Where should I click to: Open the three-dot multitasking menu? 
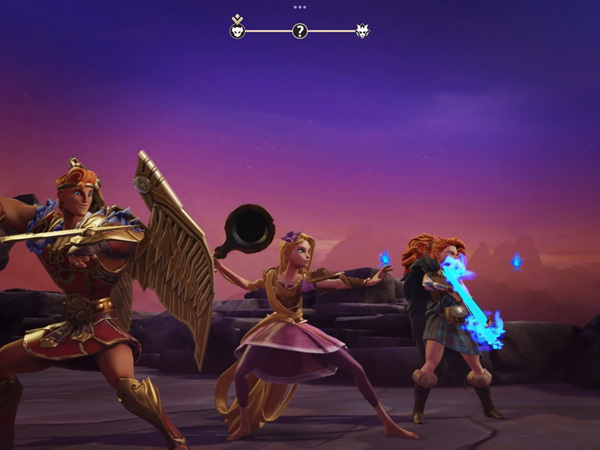pos(299,6)
